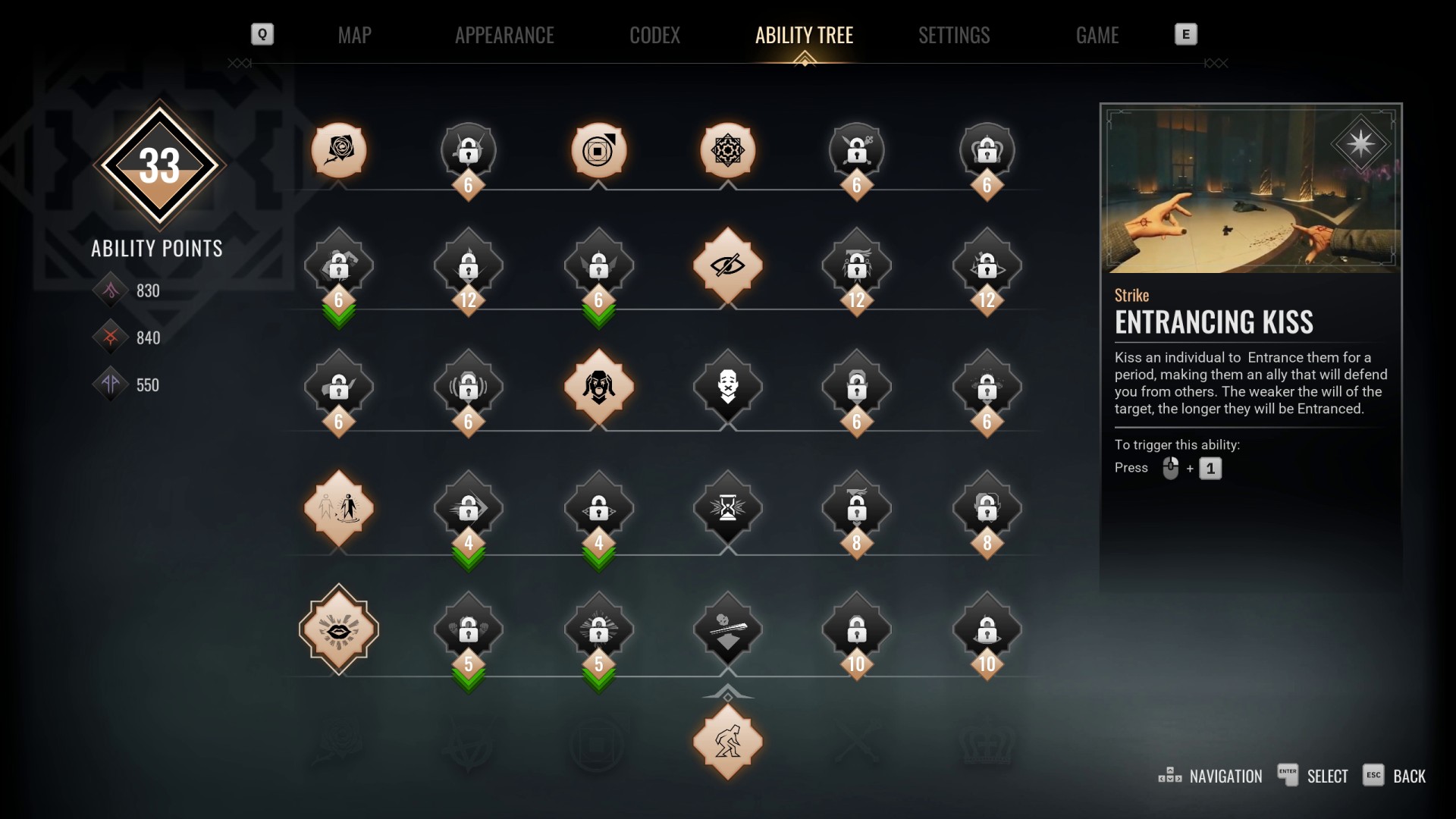Image resolution: width=1456 pixels, height=819 pixels.
Task: Switch to the Appearance tab
Action: pos(504,35)
